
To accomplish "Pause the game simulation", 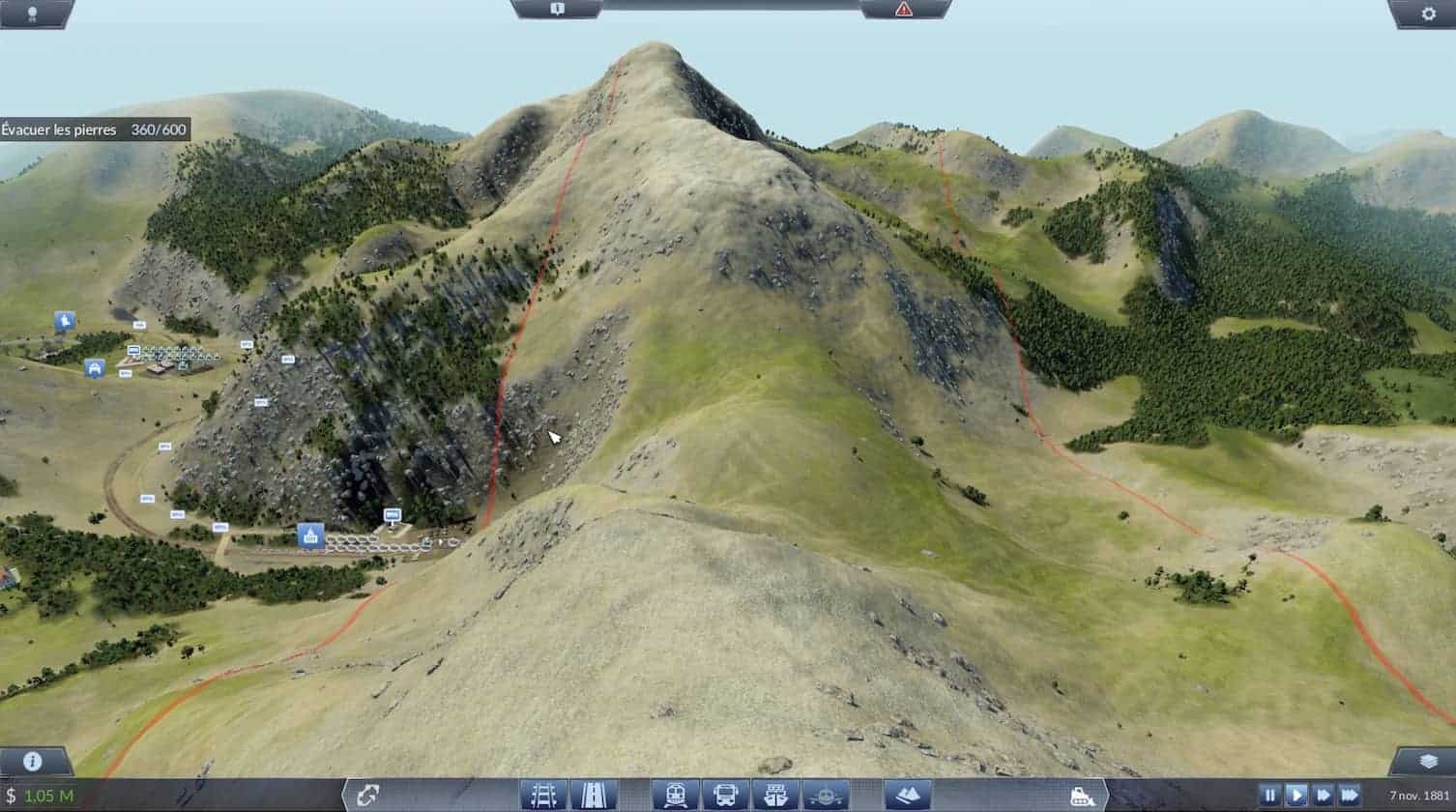I will pyautogui.click(x=1269, y=796).
